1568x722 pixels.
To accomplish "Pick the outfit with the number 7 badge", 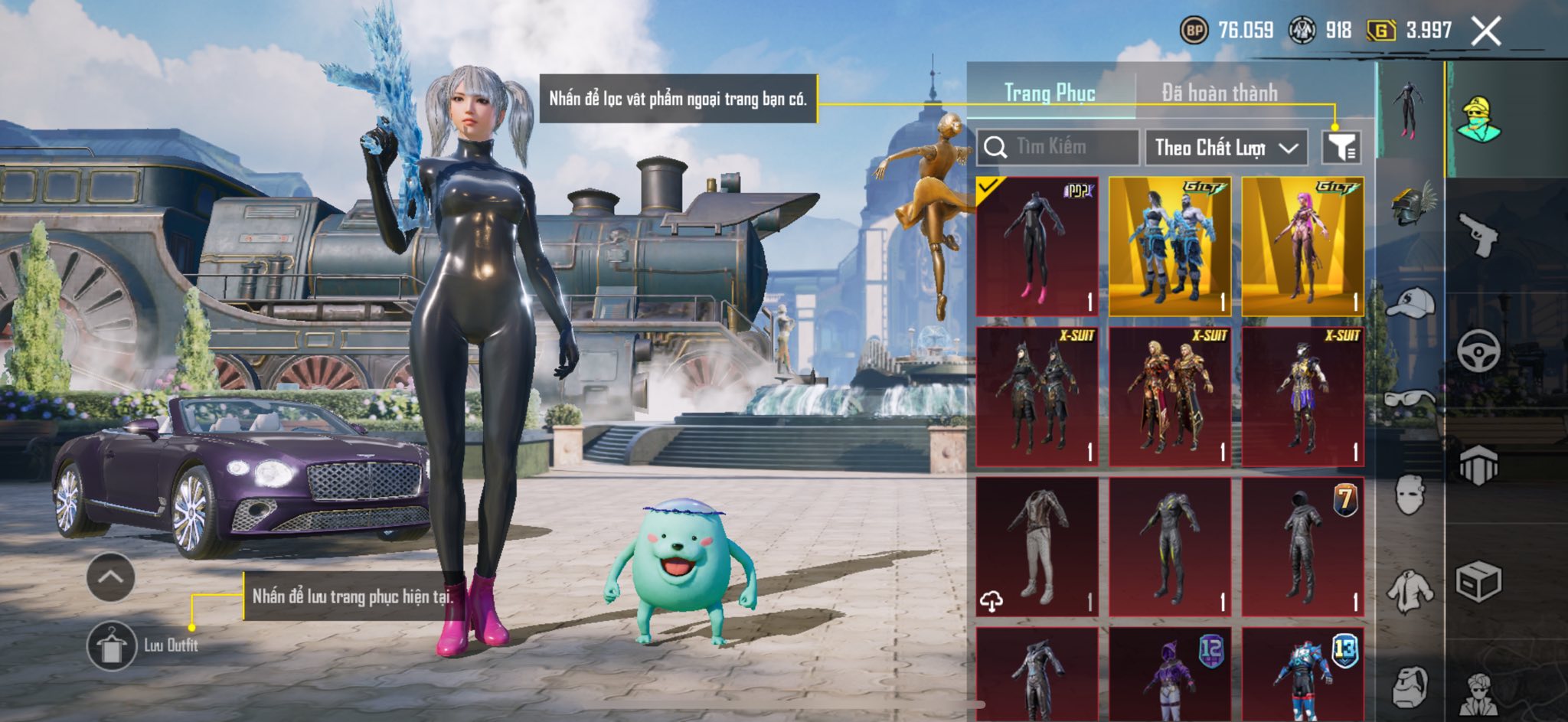I will coord(1302,547).
